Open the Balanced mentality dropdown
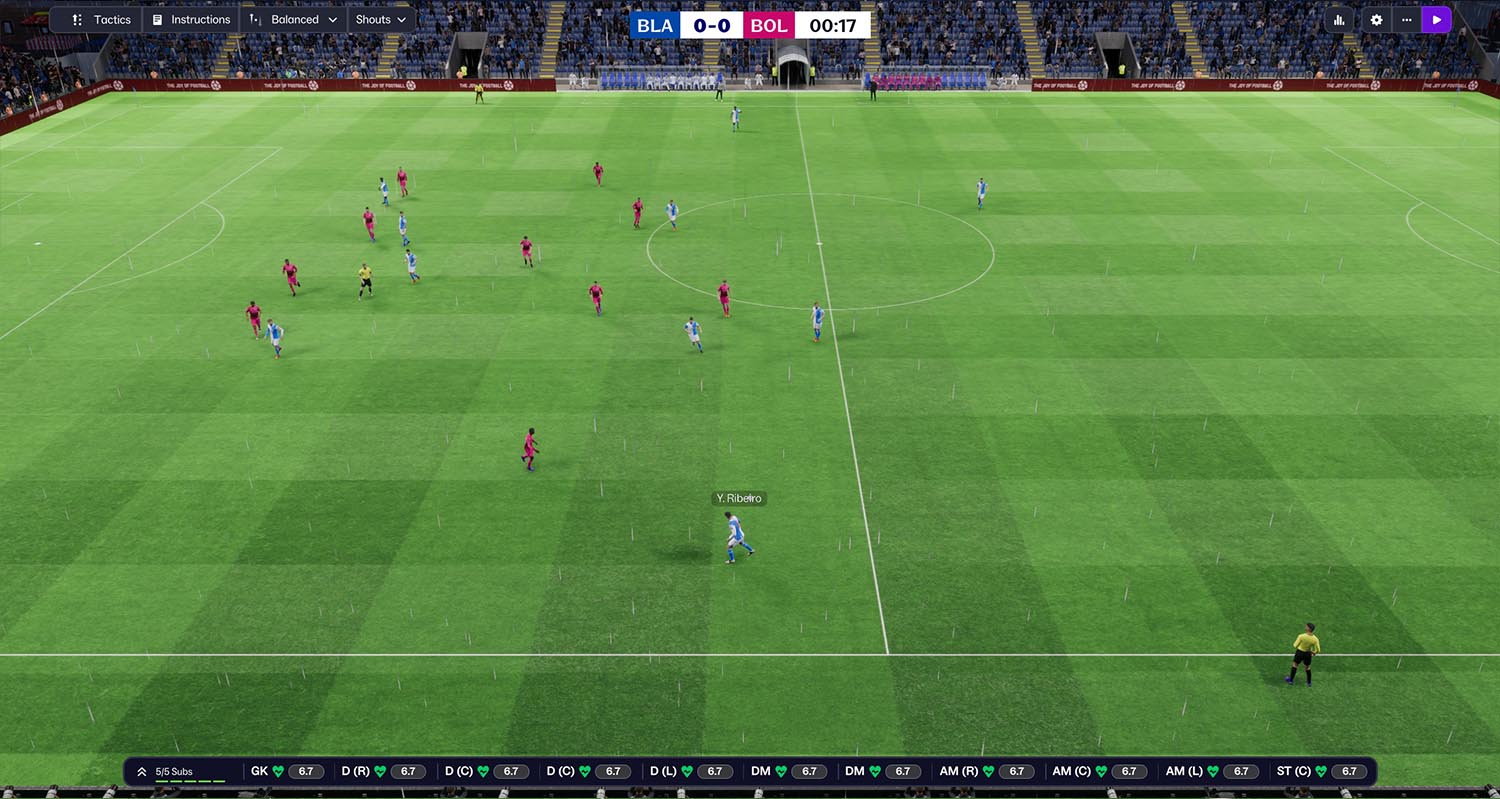 click(294, 20)
